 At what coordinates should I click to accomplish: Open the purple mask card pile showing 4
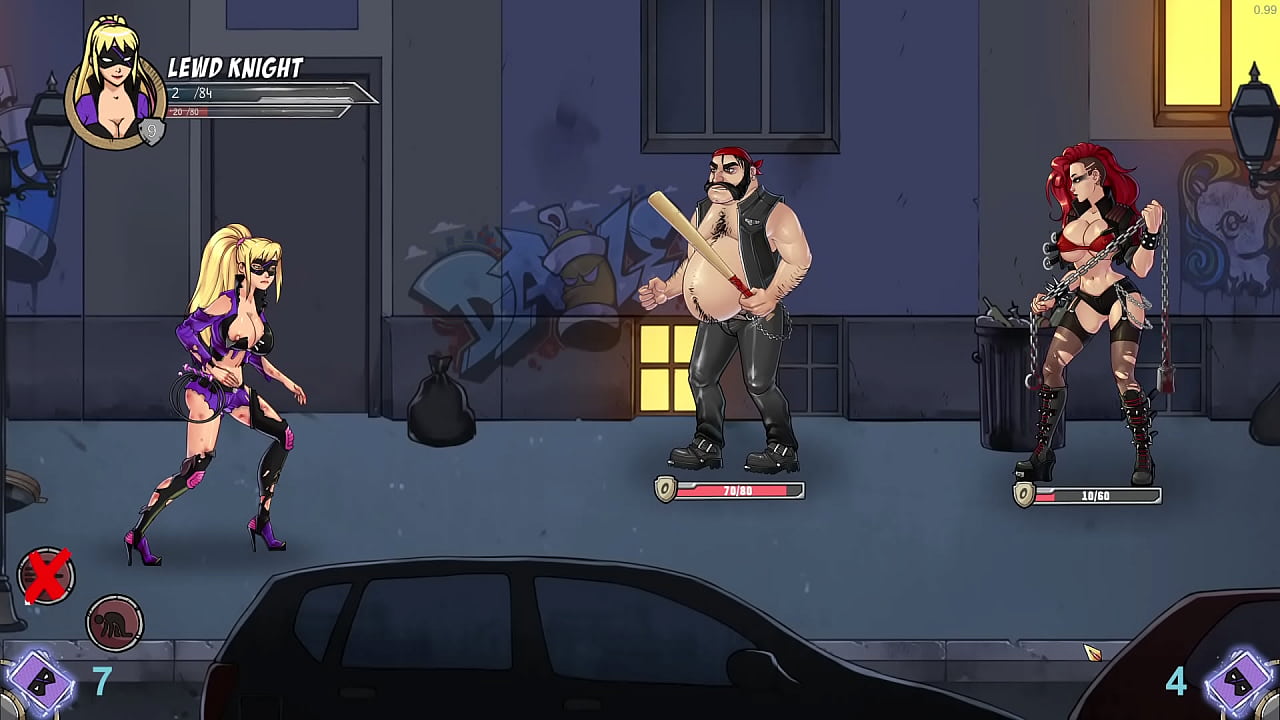[x=1239, y=684]
